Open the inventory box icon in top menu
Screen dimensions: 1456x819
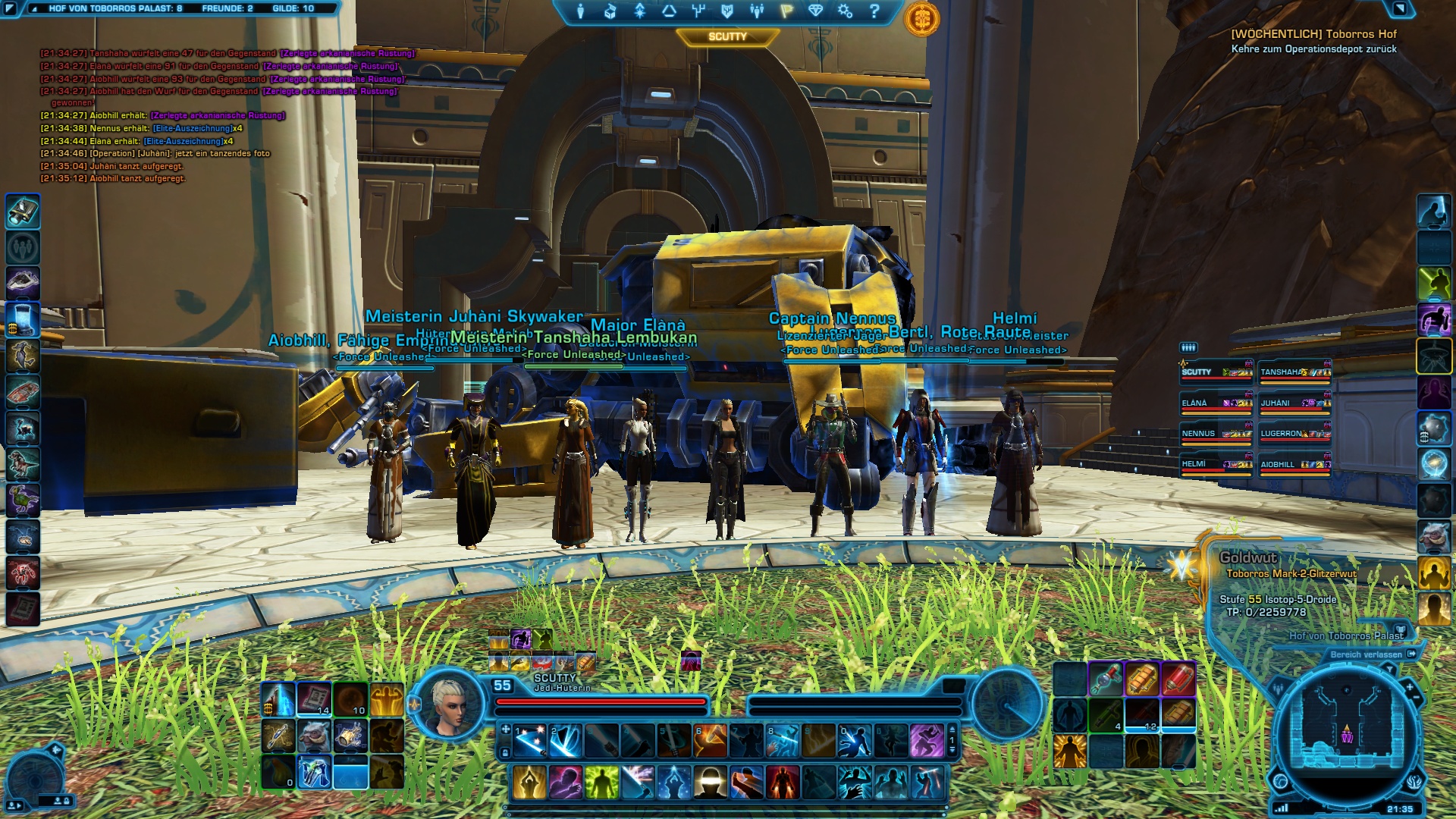tap(610, 11)
